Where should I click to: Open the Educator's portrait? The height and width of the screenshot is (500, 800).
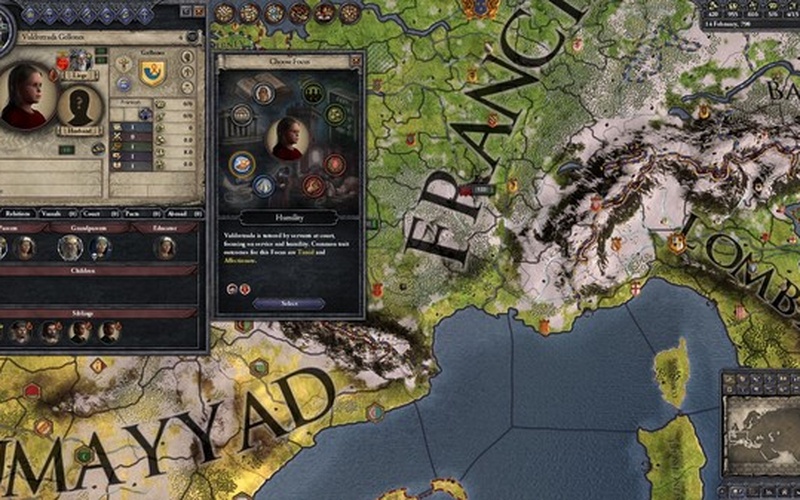165,247
